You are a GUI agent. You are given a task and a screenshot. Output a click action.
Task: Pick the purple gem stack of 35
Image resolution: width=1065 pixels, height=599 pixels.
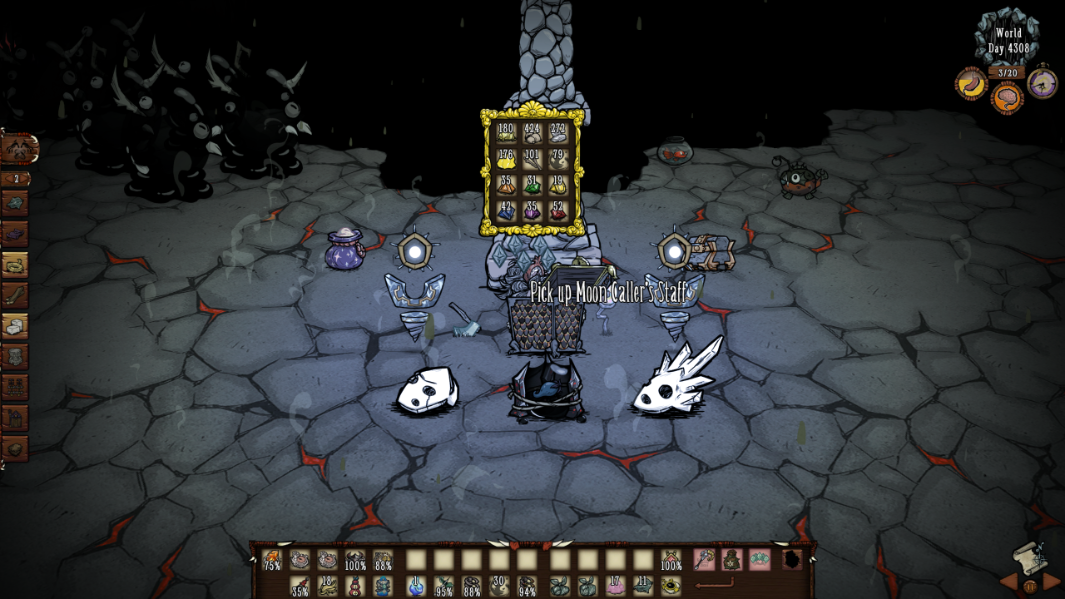[532, 212]
